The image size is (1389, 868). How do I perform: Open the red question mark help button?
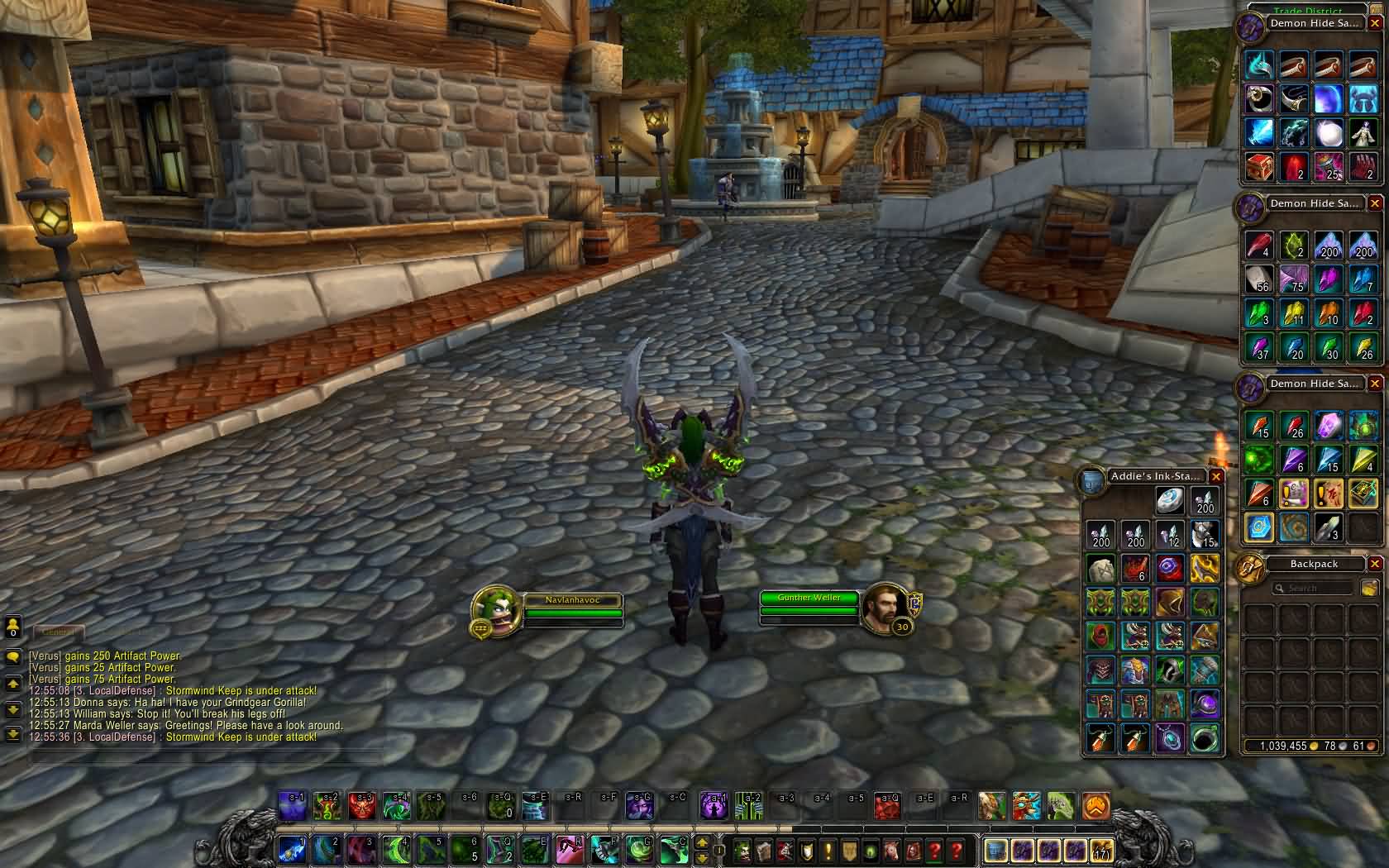(935, 850)
